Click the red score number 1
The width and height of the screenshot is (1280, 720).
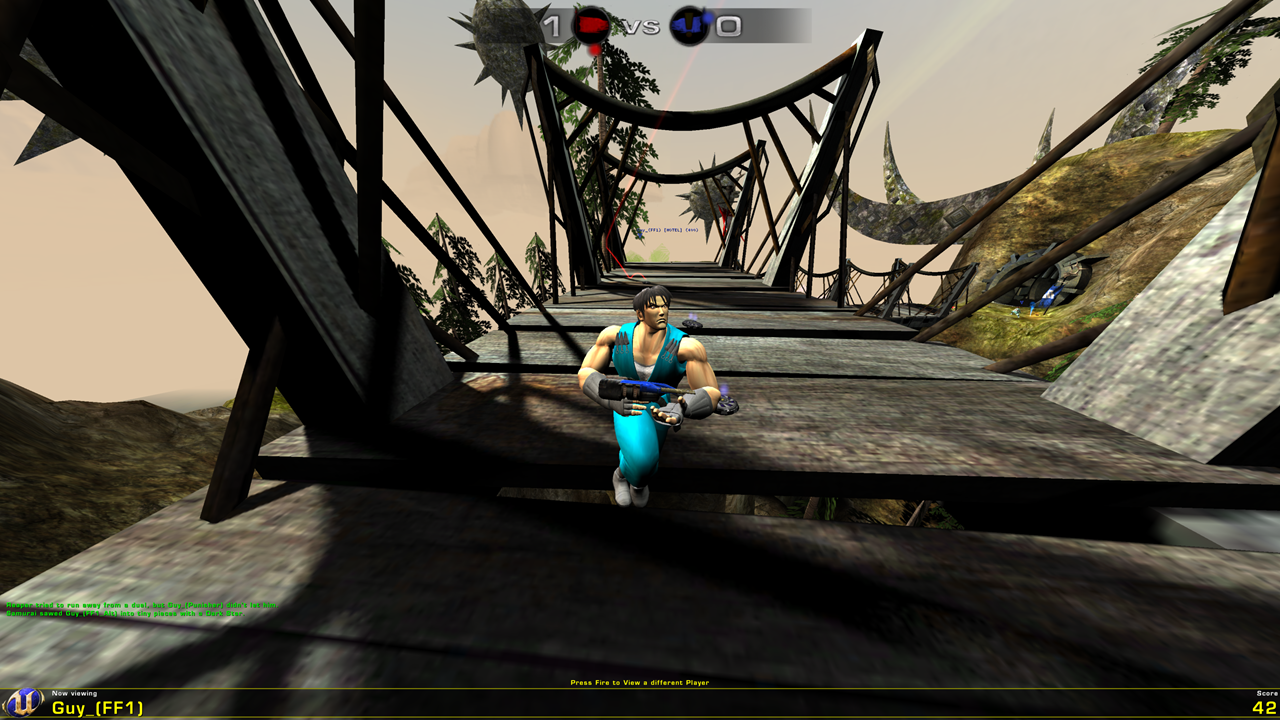(550, 25)
